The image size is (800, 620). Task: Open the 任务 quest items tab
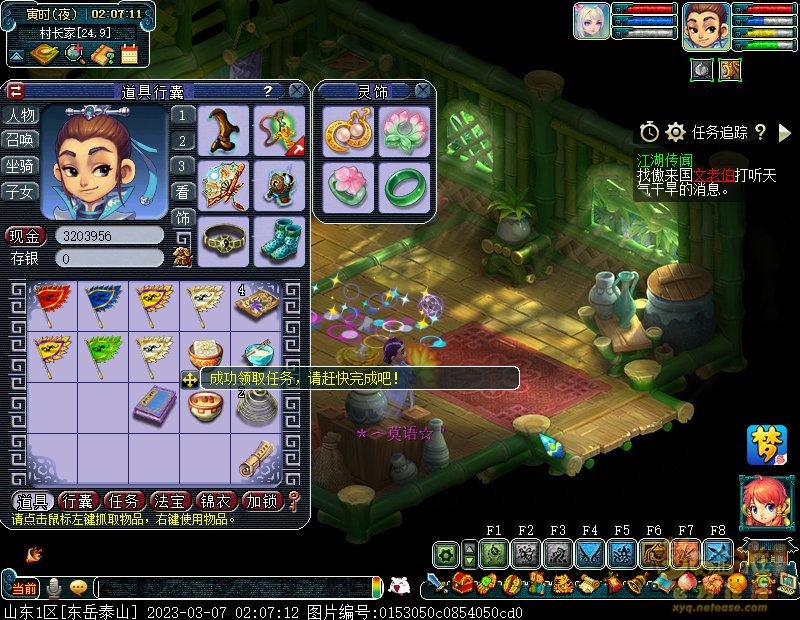(x=124, y=501)
